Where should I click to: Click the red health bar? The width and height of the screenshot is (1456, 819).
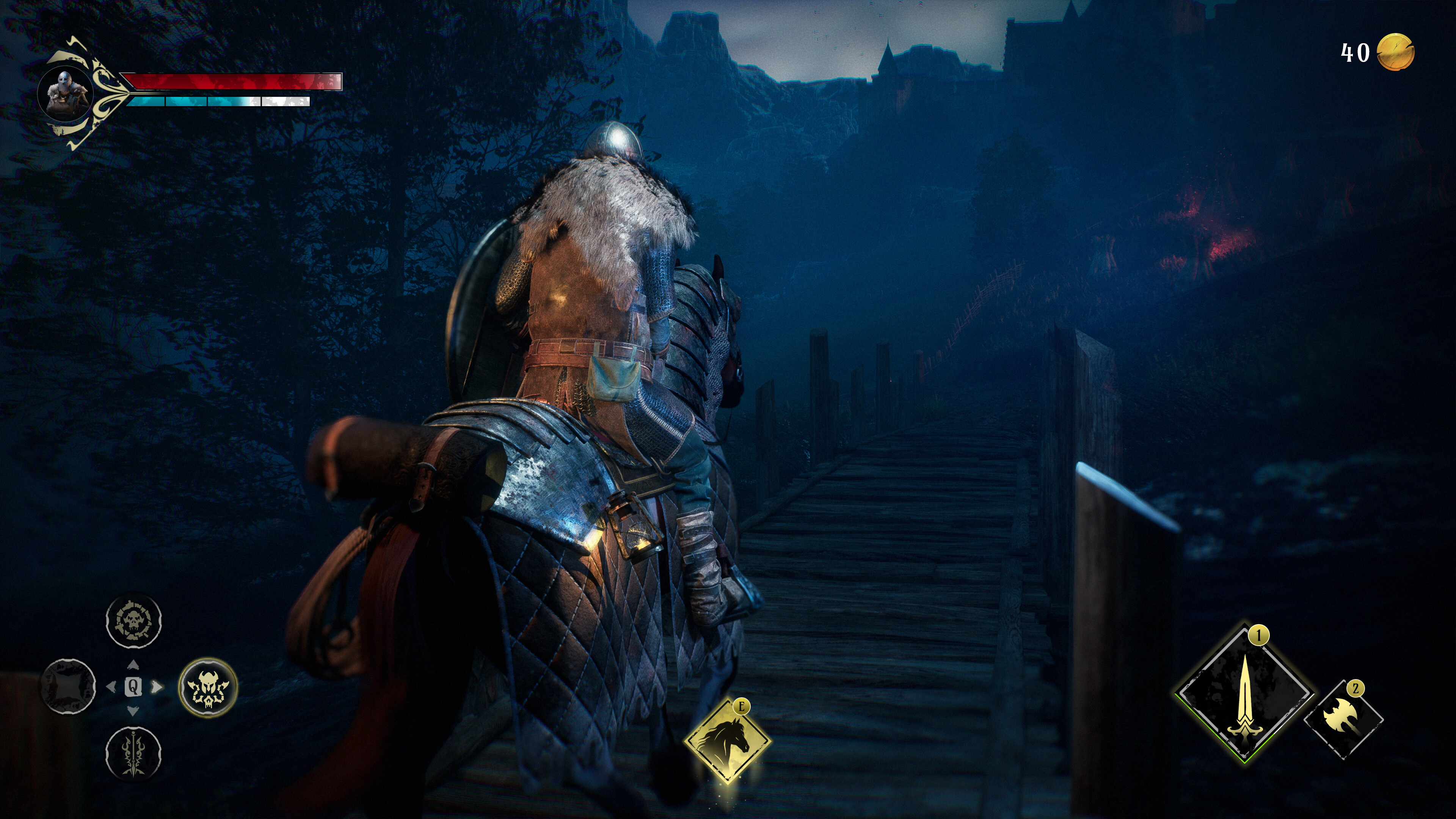(x=232, y=83)
